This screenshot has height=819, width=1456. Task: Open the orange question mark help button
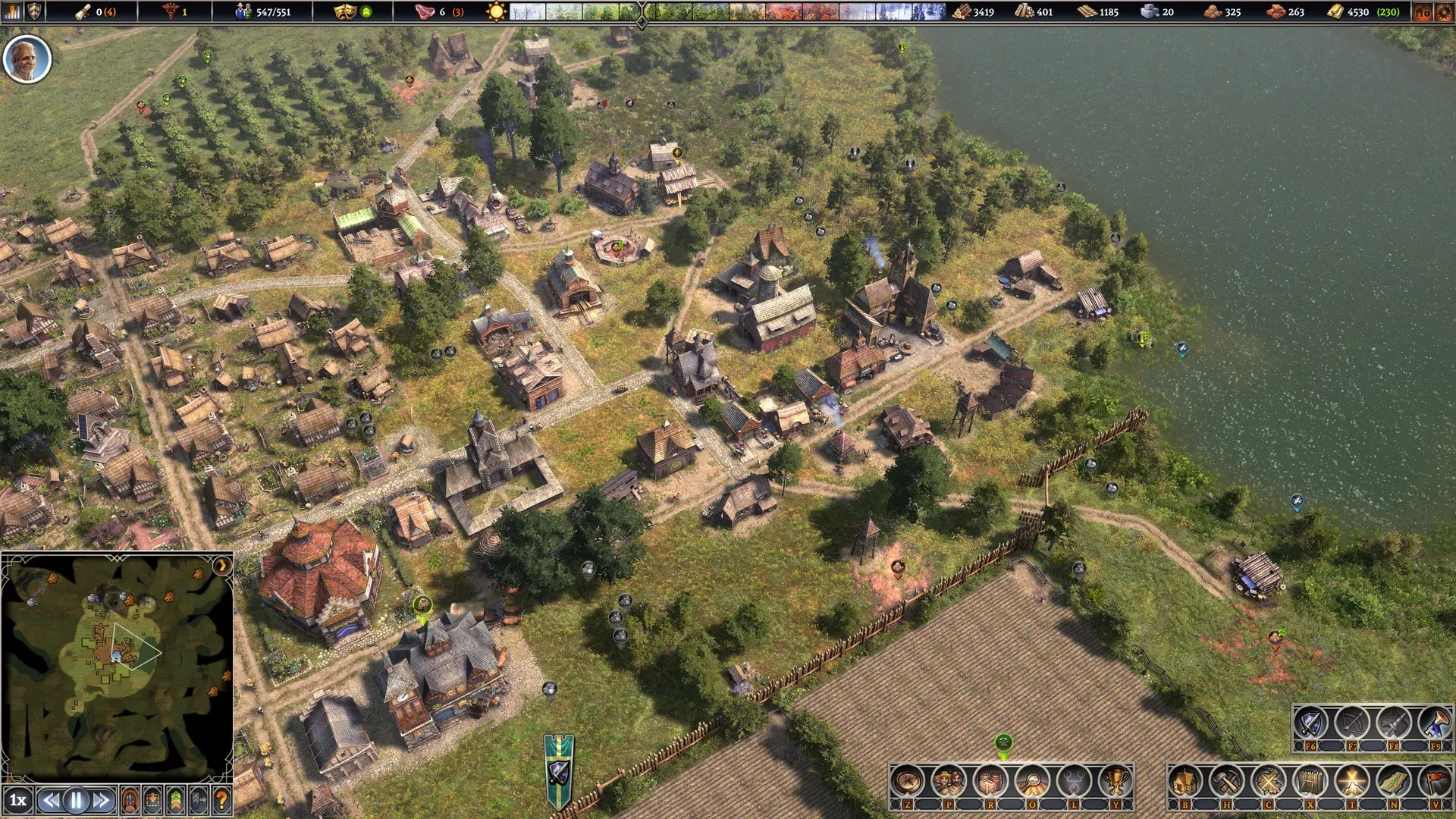coord(221,800)
